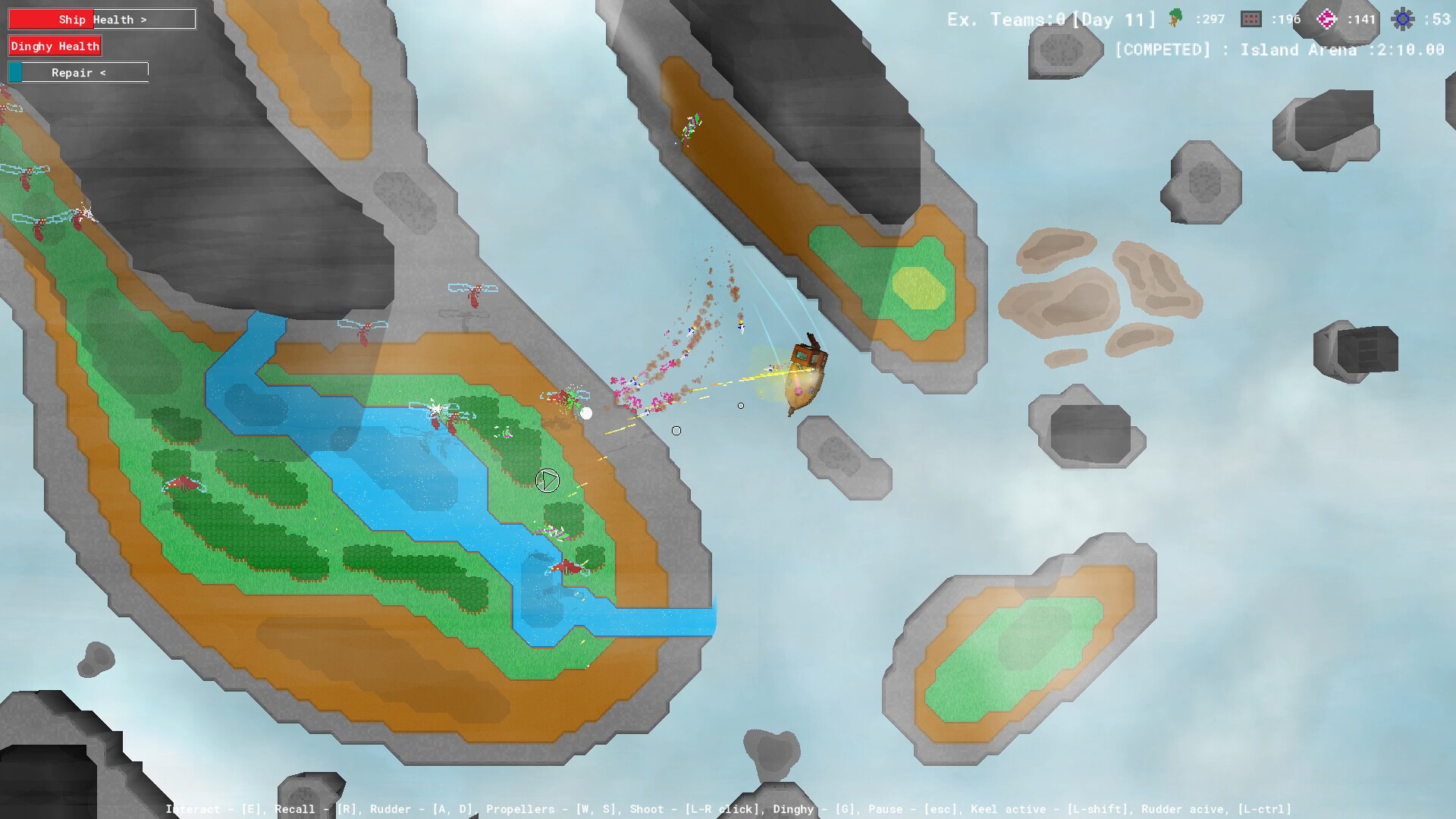Screen dimensions: 1456x819
Task: Click the Dinghy Health indicator
Action: coord(54,45)
